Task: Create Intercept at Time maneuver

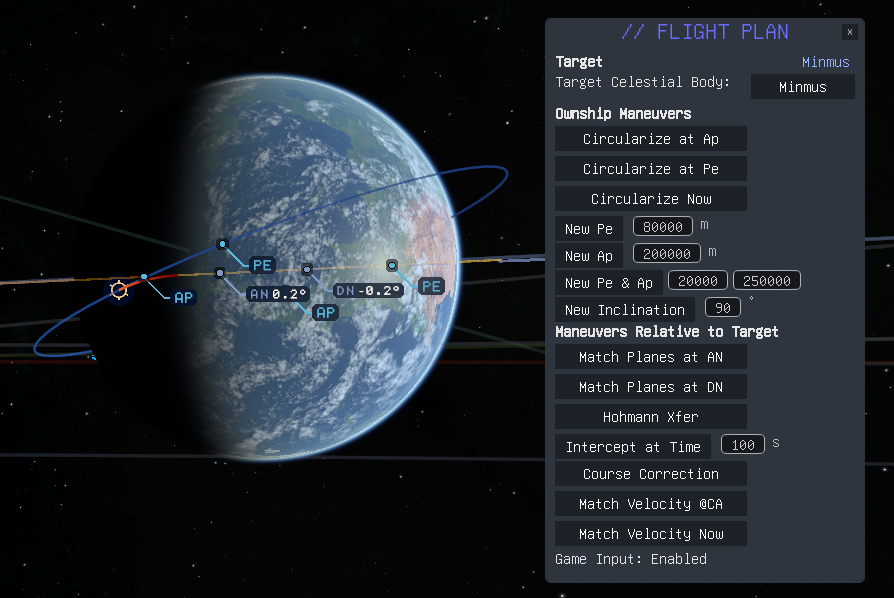Action: (633, 447)
